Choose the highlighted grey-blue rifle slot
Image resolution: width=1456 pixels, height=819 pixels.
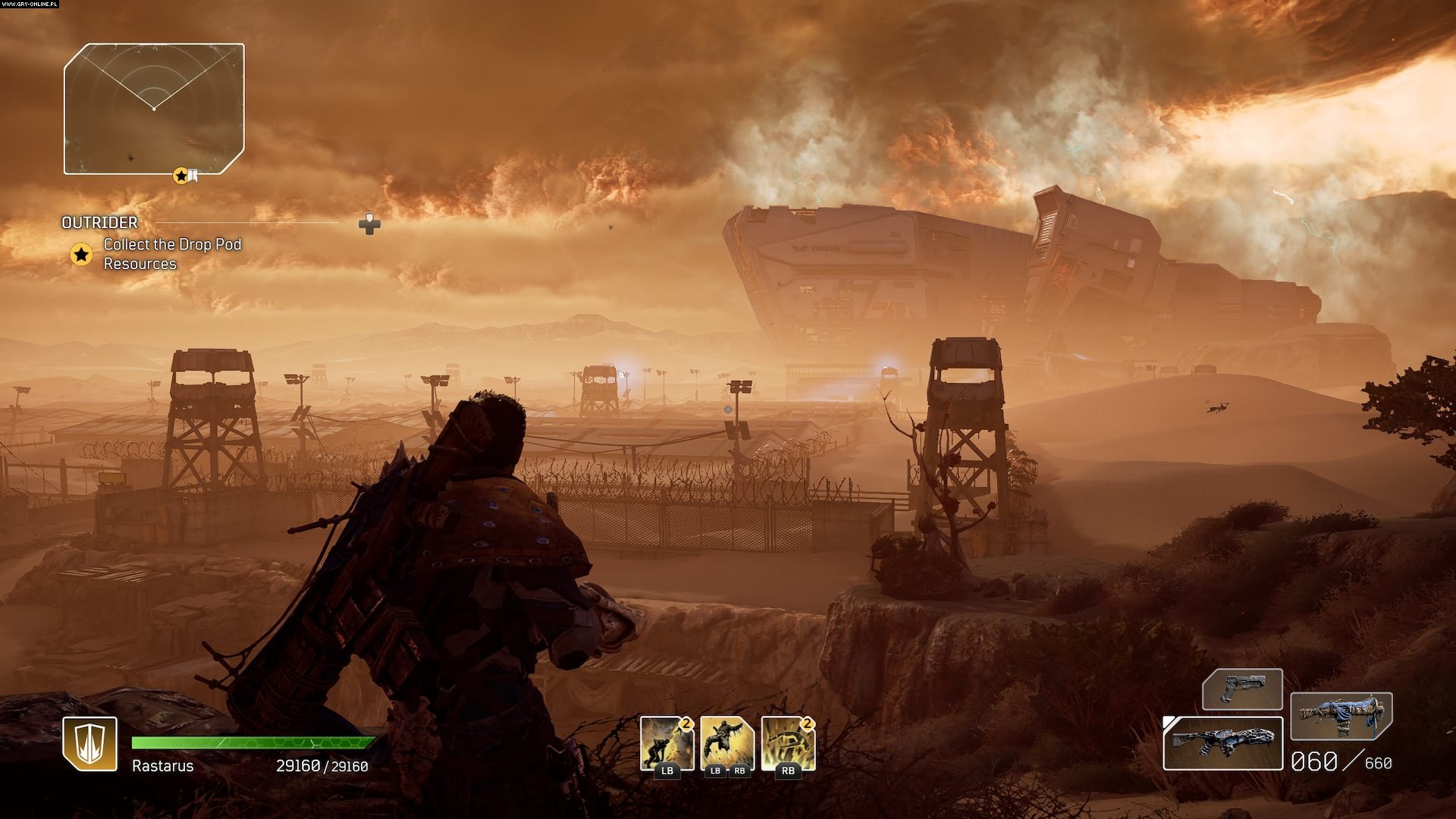click(1222, 742)
